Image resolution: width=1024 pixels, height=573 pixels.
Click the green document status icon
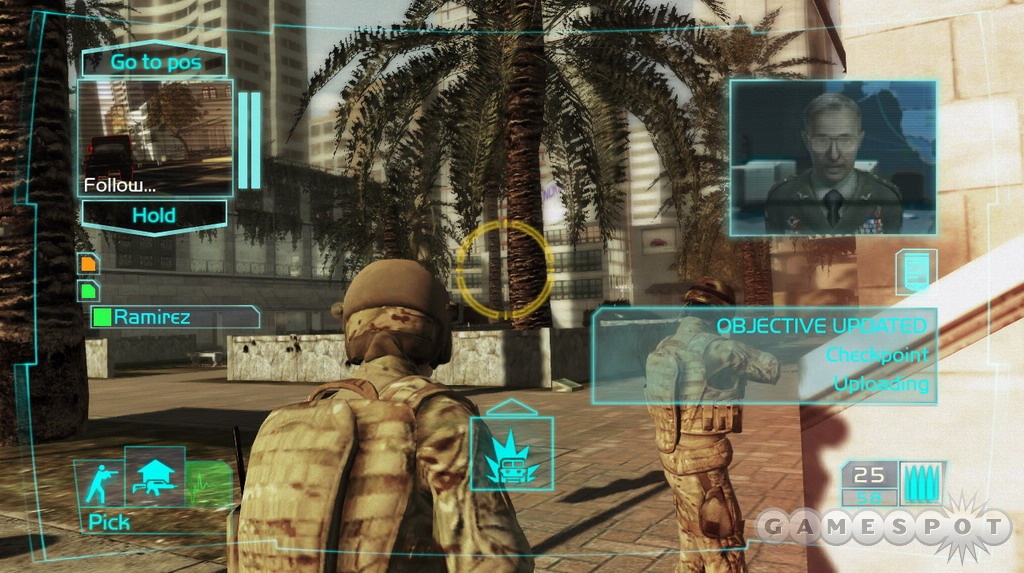(x=89, y=290)
